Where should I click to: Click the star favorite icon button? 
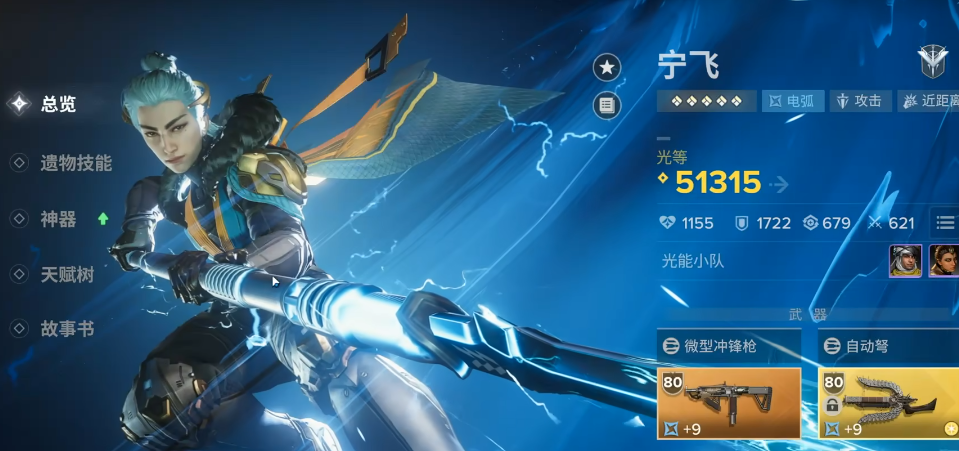(607, 68)
